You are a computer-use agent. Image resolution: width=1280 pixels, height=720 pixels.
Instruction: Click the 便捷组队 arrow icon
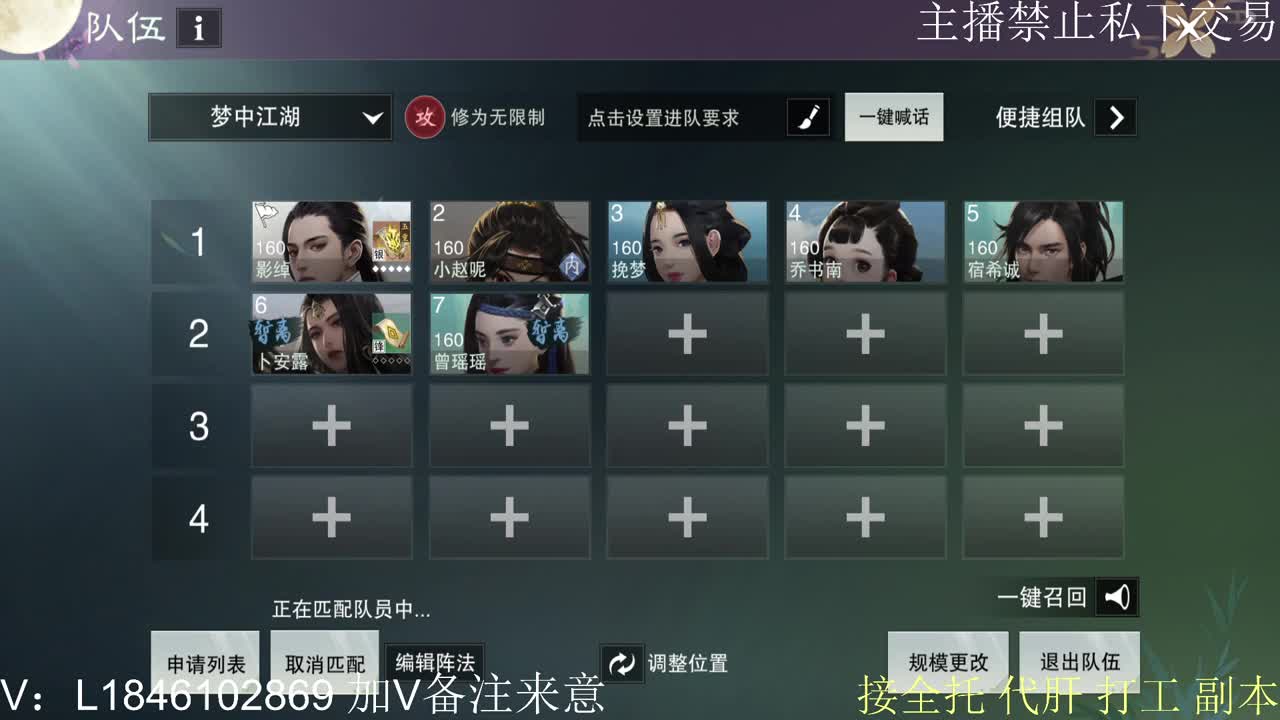tap(1116, 117)
